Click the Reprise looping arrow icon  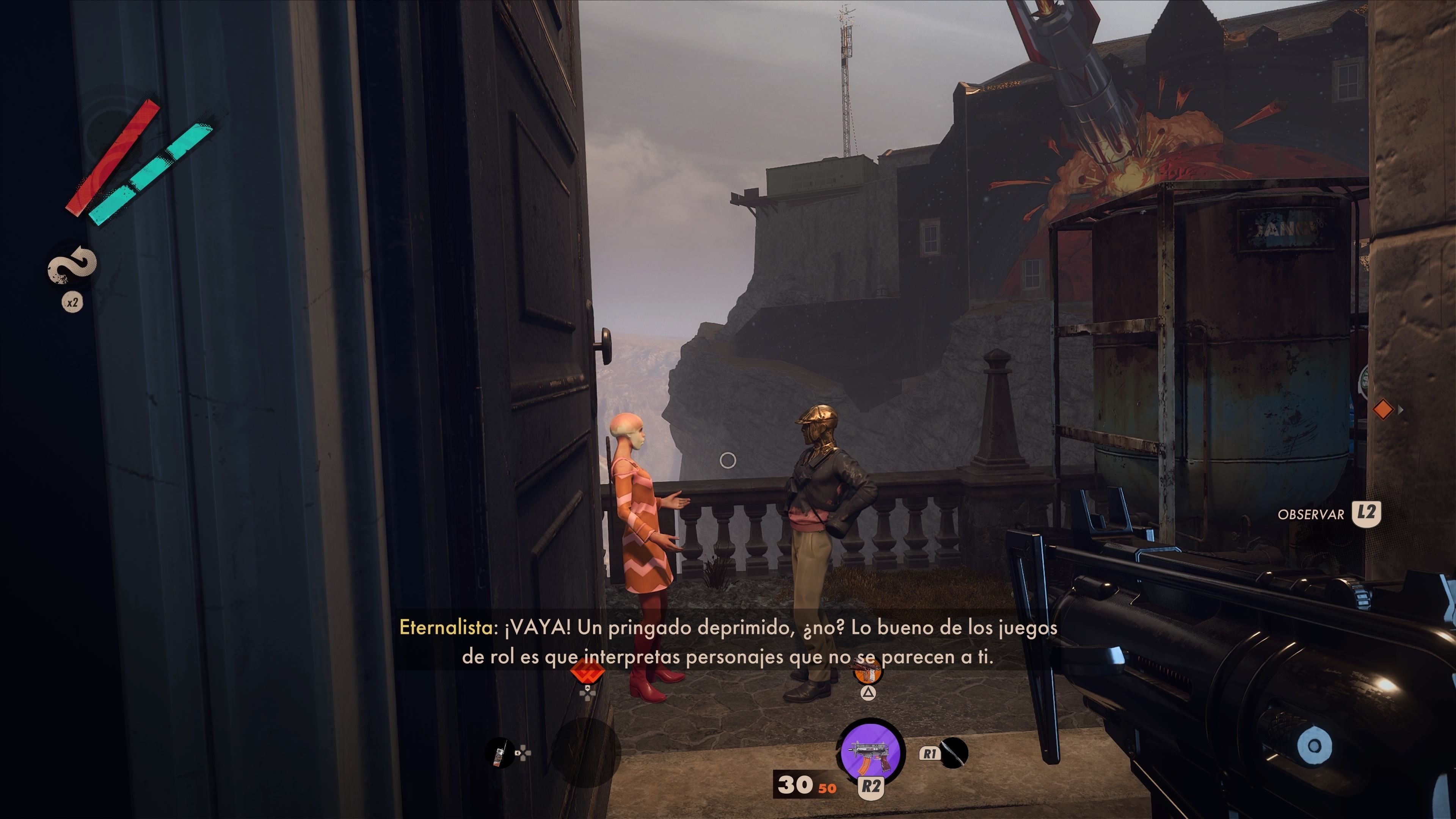[72, 265]
